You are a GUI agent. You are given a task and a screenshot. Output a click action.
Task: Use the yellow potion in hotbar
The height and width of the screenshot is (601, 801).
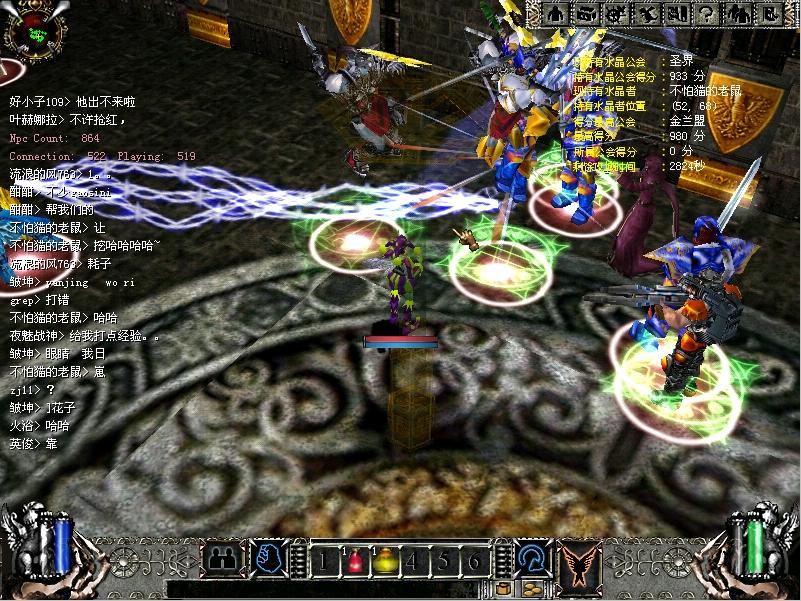(385, 560)
